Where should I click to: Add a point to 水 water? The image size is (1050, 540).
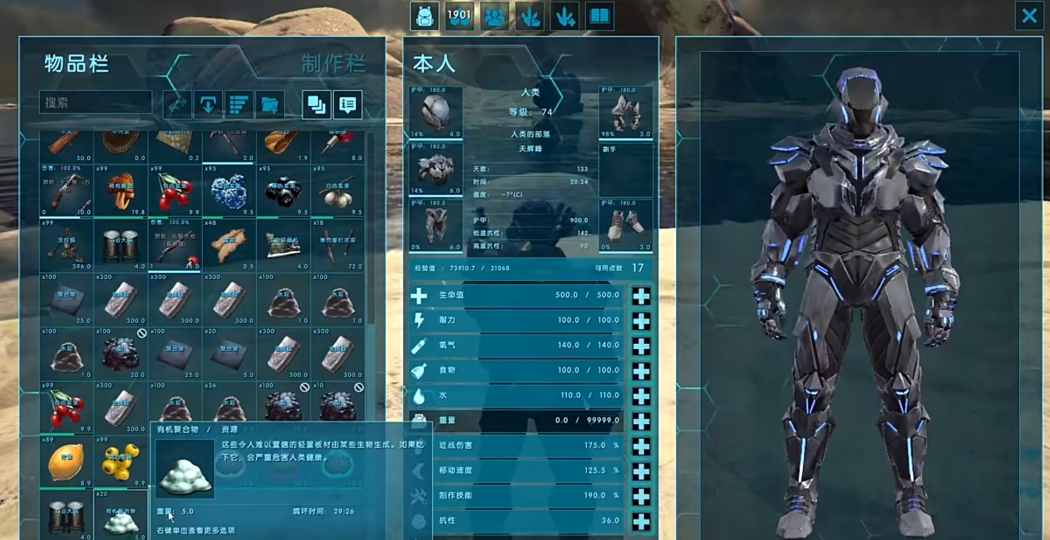[x=641, y=396]
